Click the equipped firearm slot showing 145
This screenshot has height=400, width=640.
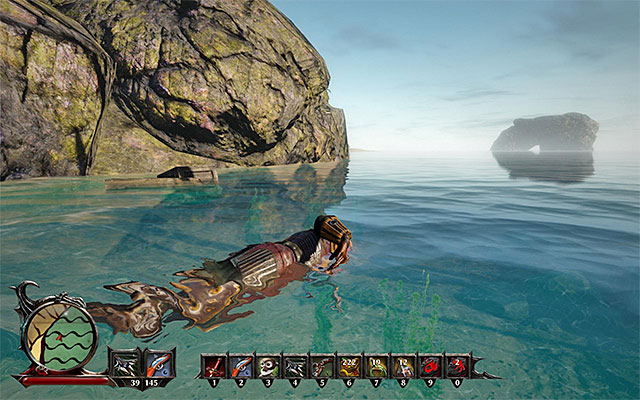coord(159,364)
